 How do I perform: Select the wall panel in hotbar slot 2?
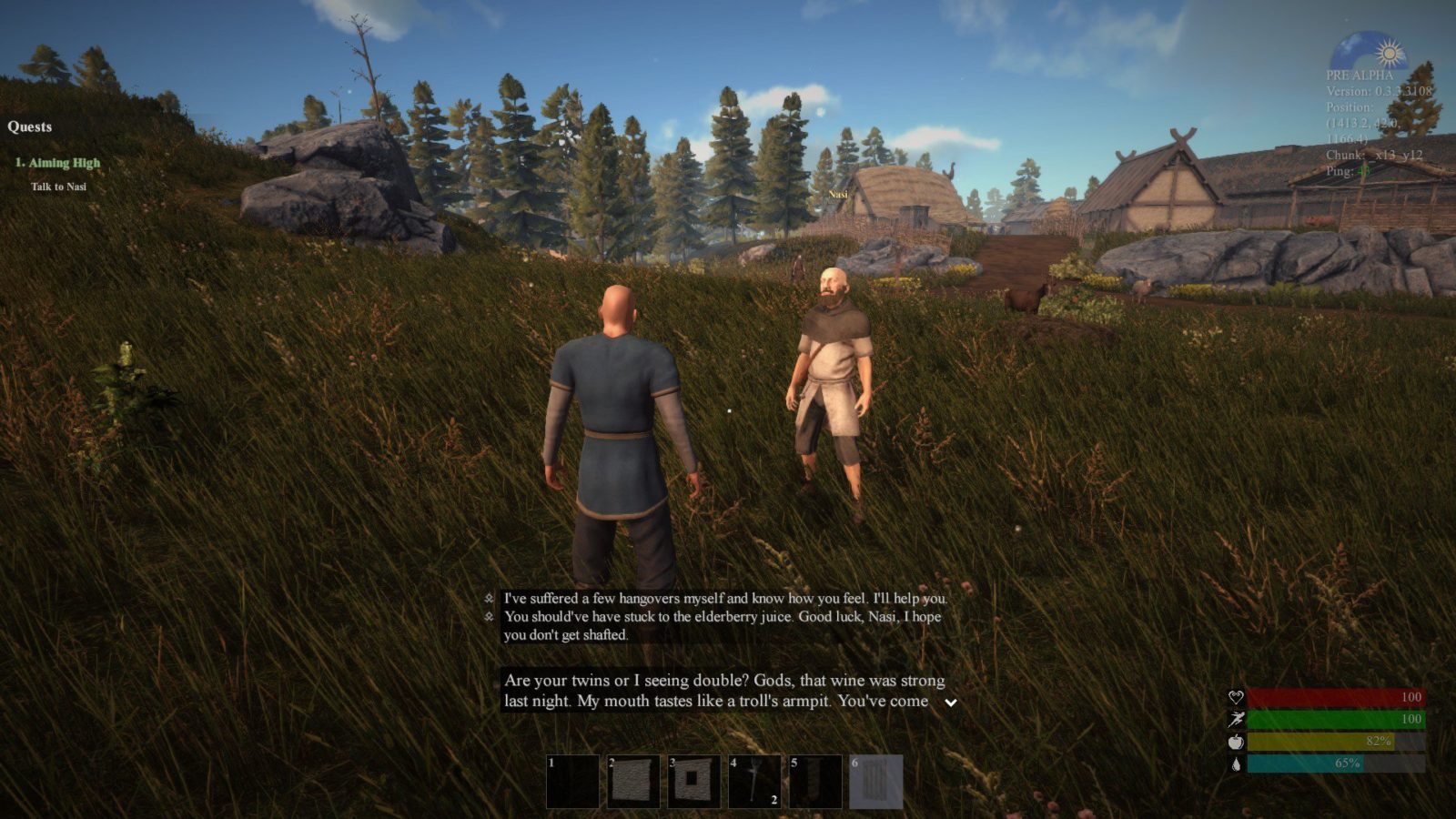pyautogui.click(x=633, y=781)
